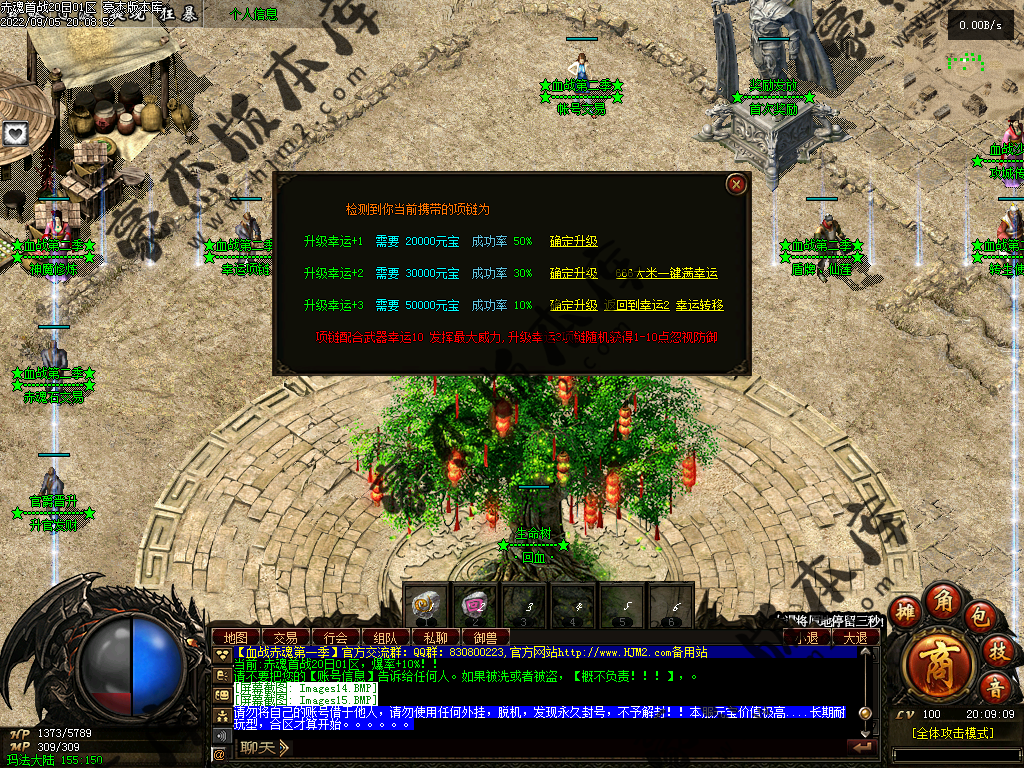Image resolution: width=1024 pixels, height=768 pixels.
Task: Choose the 666大米 one-click full luck option
Action: click(x=667, y=273)
